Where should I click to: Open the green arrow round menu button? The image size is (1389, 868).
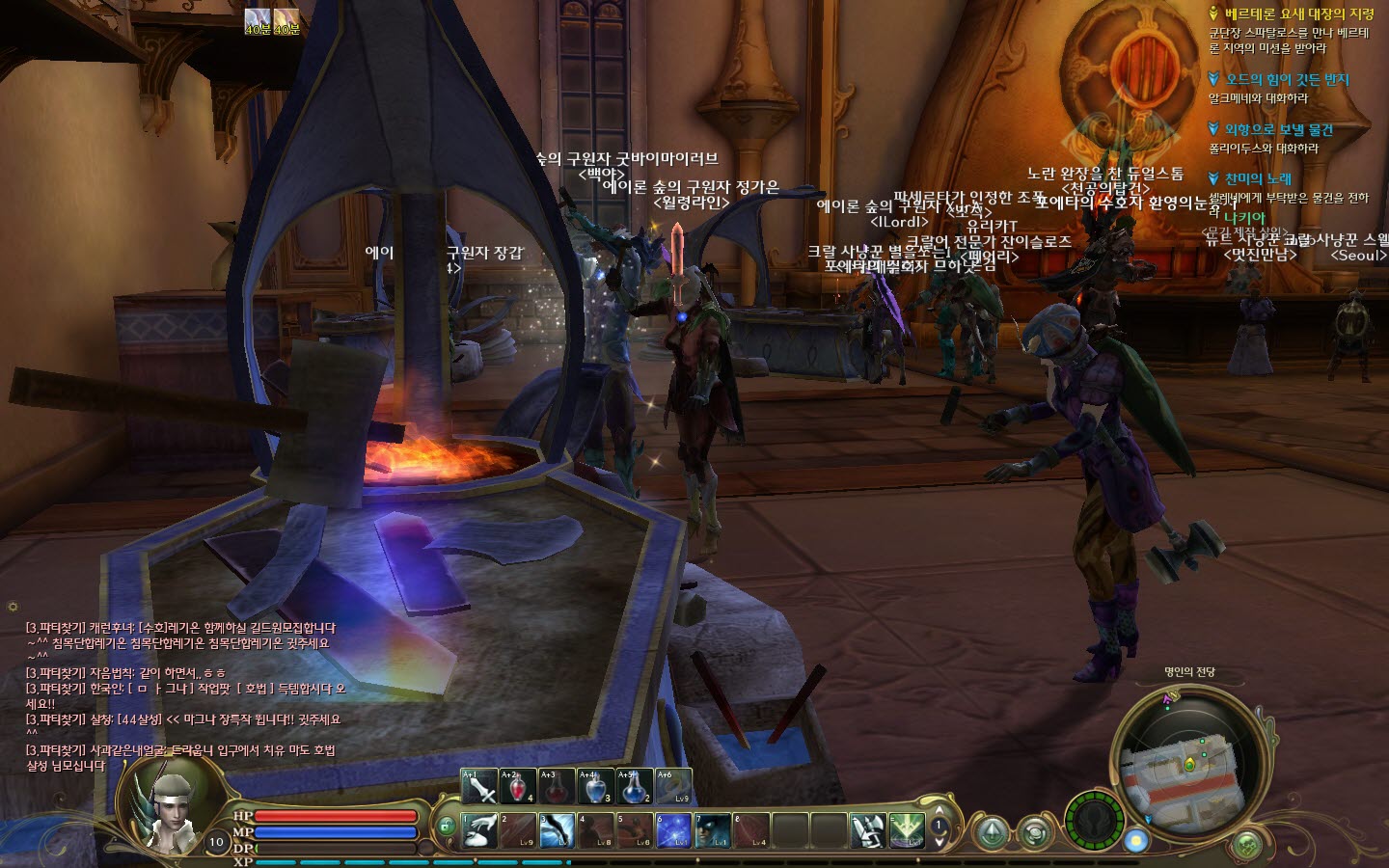coord(991,832)
